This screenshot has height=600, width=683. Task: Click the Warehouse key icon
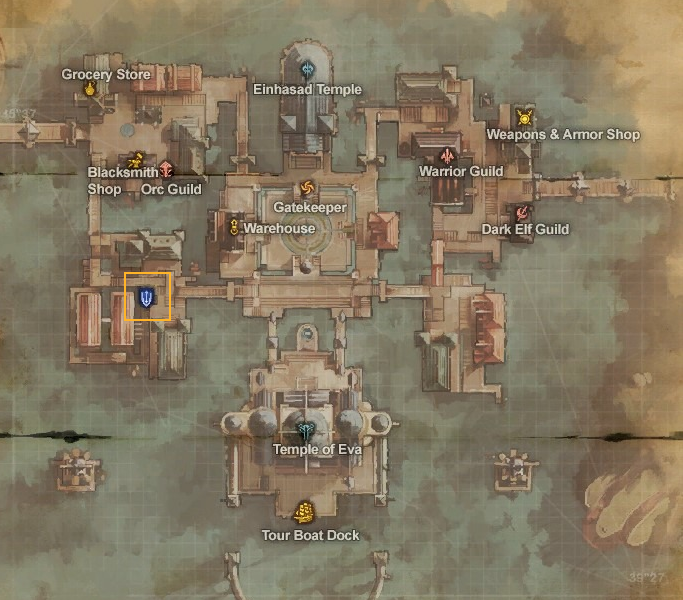pos(234,227)
